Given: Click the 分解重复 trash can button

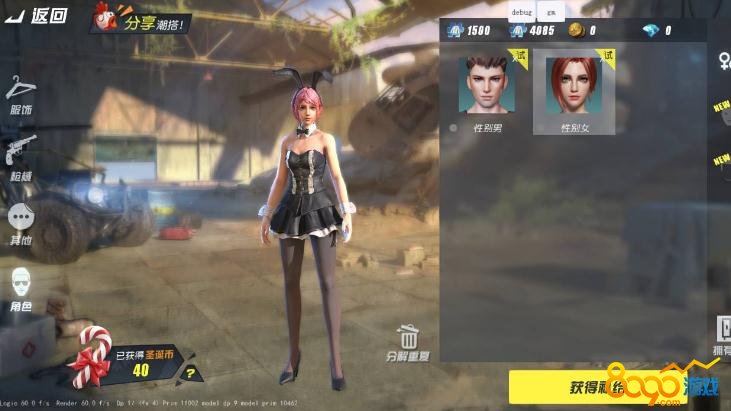Looking at the screenshot, I should click(407, 342).
